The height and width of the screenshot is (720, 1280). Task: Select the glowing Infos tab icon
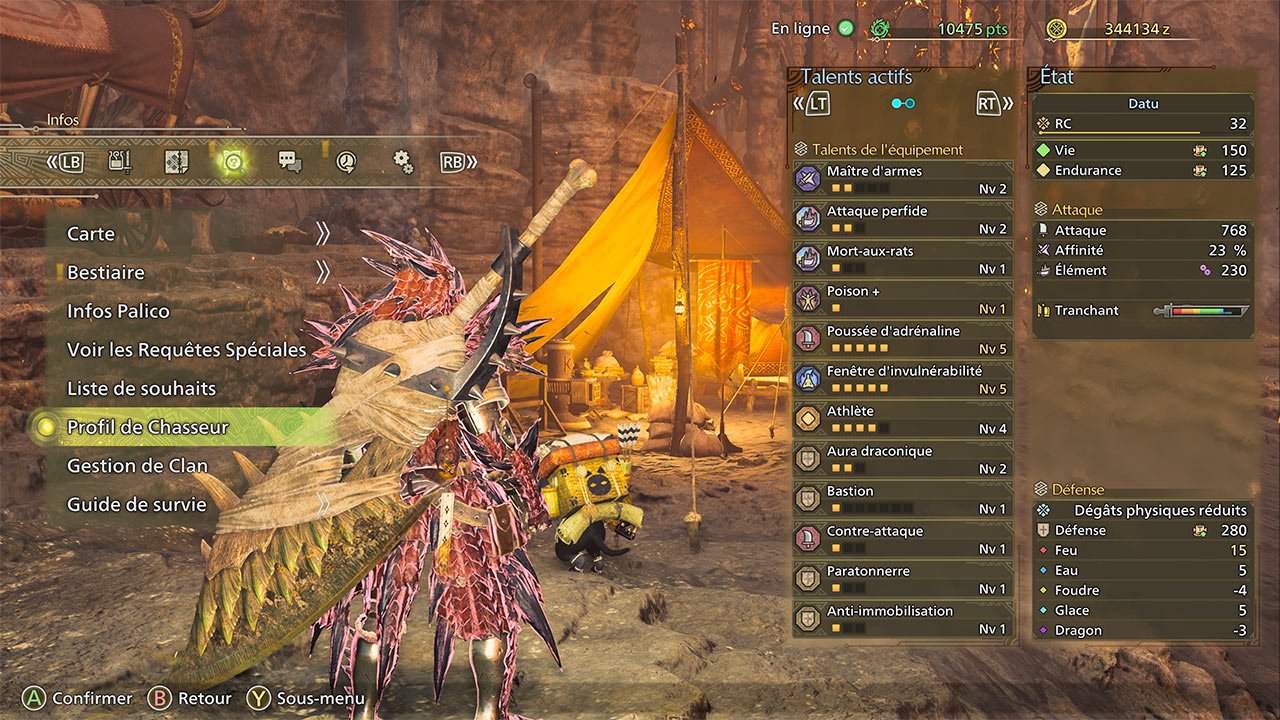(x=233, y=162)
